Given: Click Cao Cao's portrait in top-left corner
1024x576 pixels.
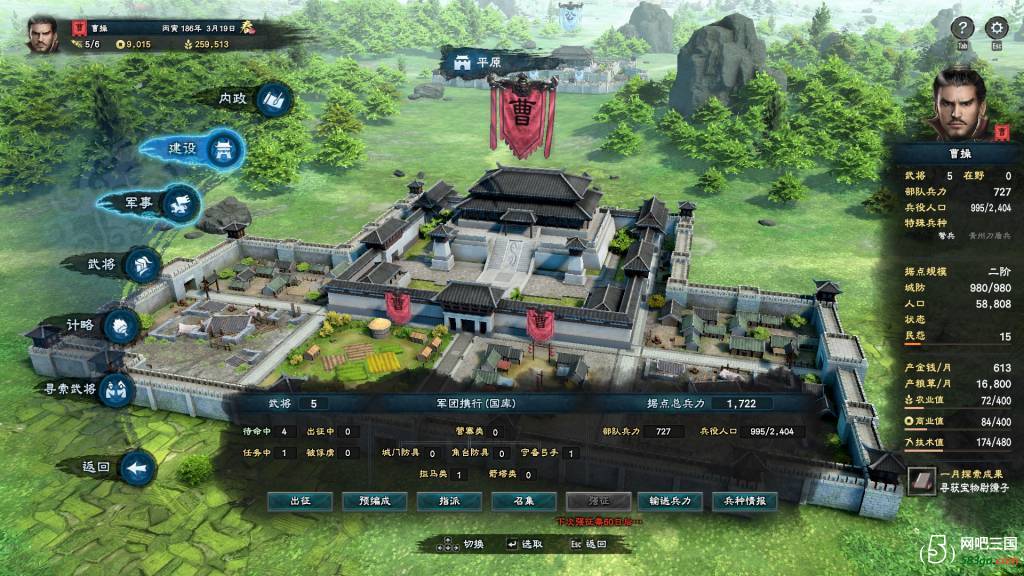Looking at the screenshot, I should click(x=42, y=33).
